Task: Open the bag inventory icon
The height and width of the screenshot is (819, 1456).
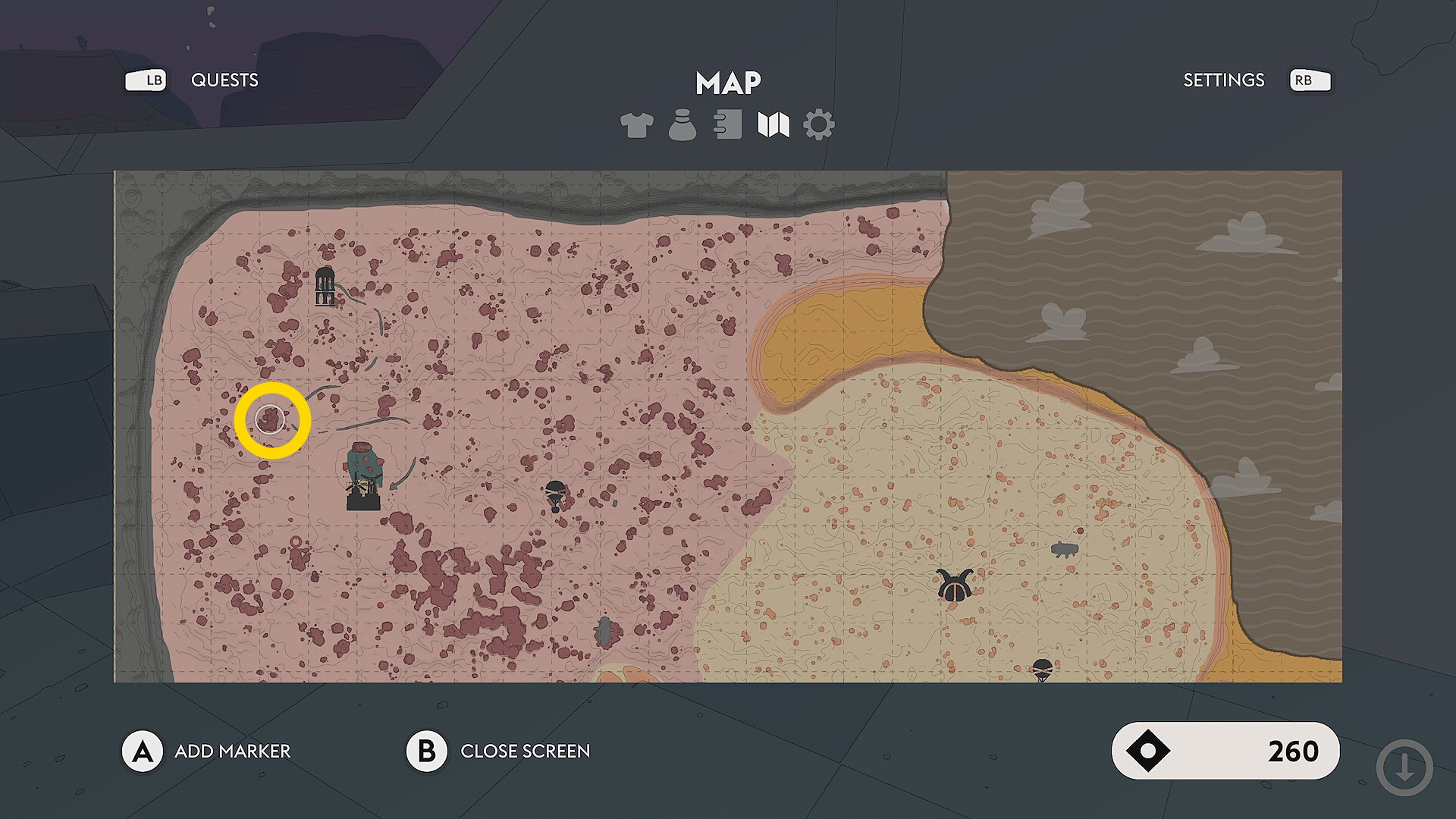Action: (x=682, y=125)
